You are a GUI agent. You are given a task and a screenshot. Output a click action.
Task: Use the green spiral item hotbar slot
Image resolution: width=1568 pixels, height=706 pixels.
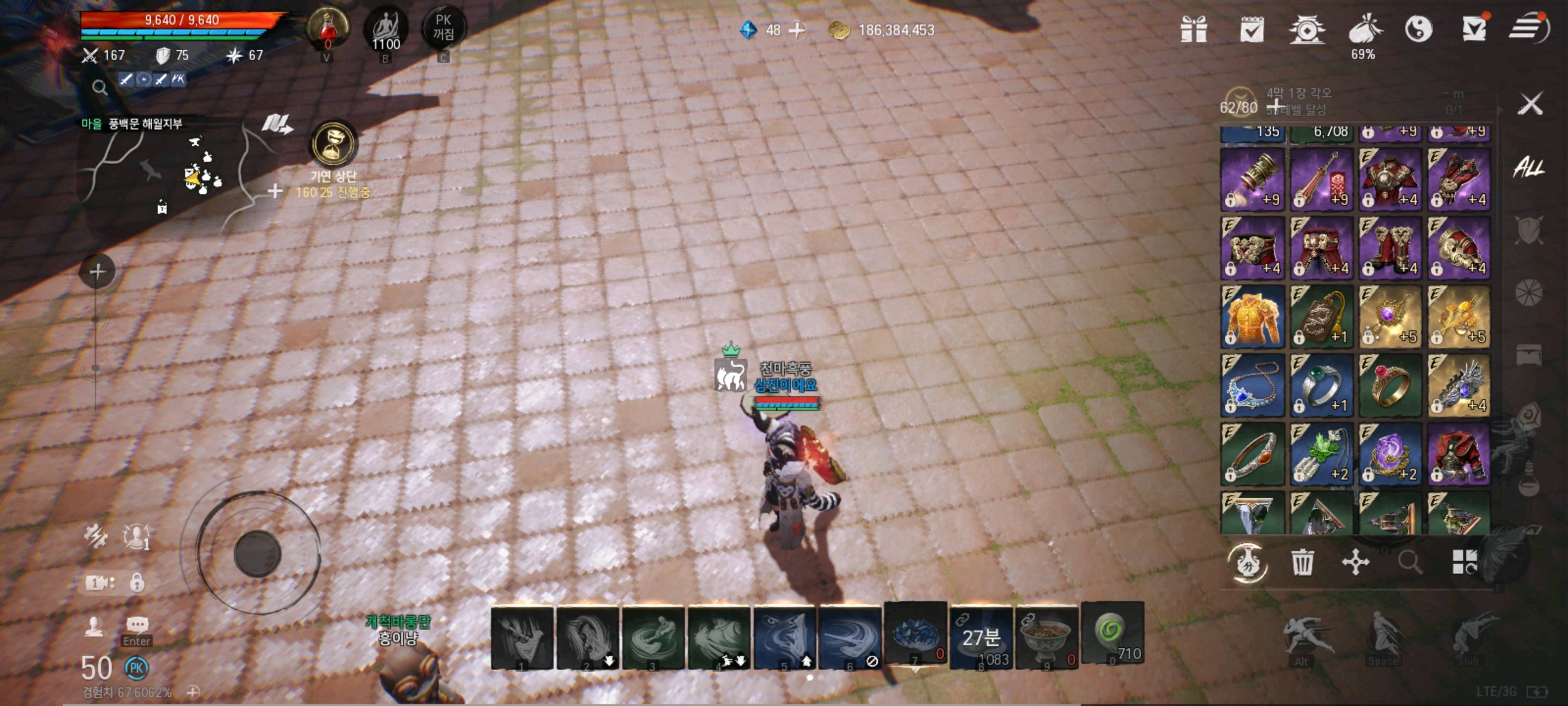coord(1112,633)
